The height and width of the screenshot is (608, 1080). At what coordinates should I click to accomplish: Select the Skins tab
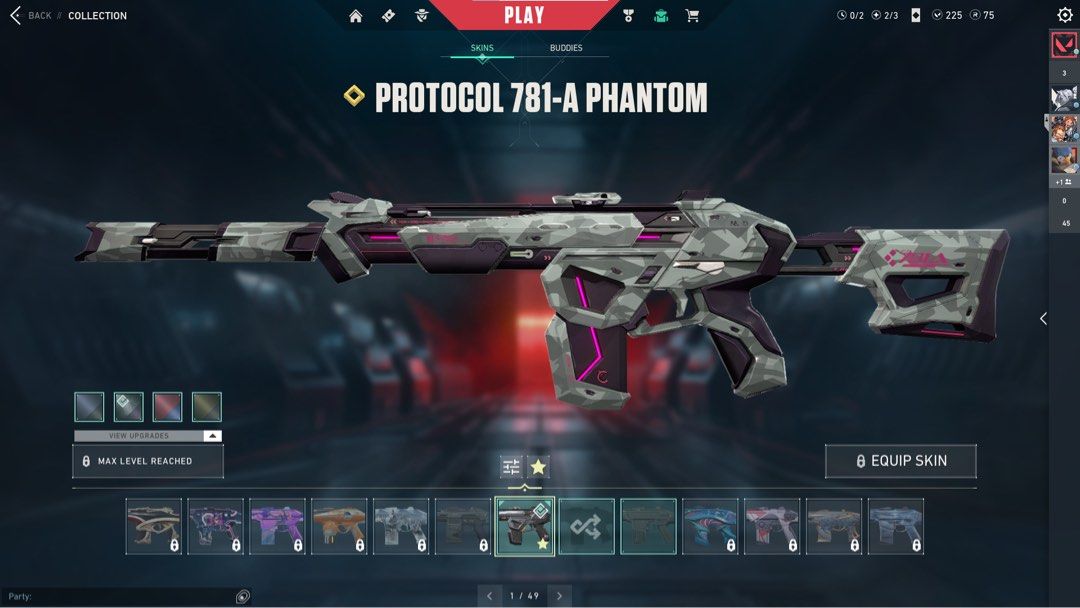point(482,48)
